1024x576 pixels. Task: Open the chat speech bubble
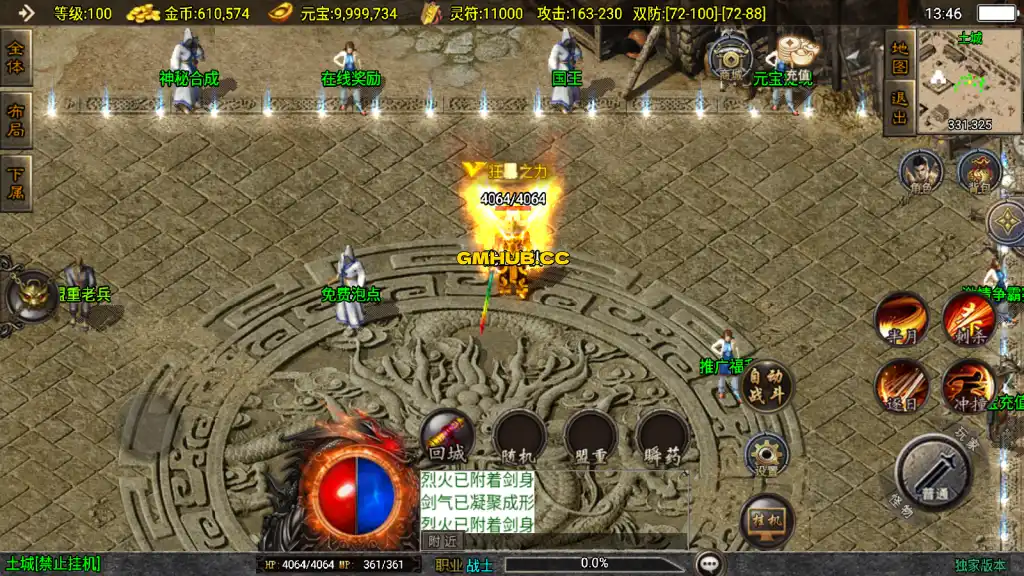click(x=710, y=564)
